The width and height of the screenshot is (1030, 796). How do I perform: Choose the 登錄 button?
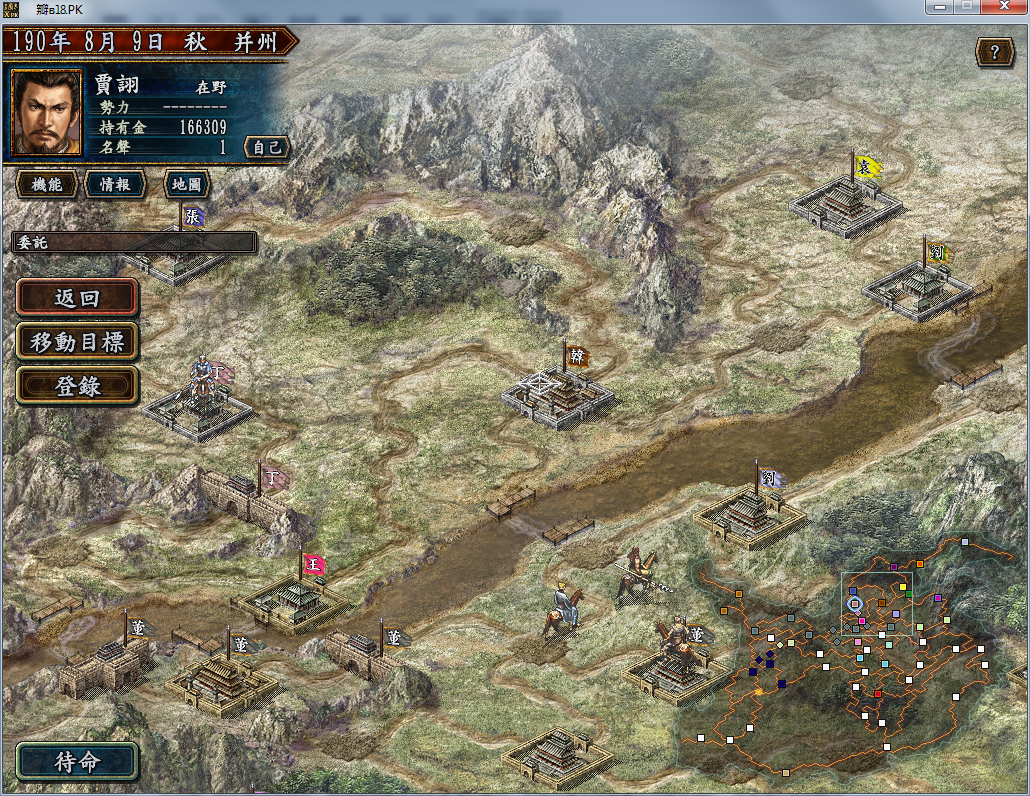77,386
